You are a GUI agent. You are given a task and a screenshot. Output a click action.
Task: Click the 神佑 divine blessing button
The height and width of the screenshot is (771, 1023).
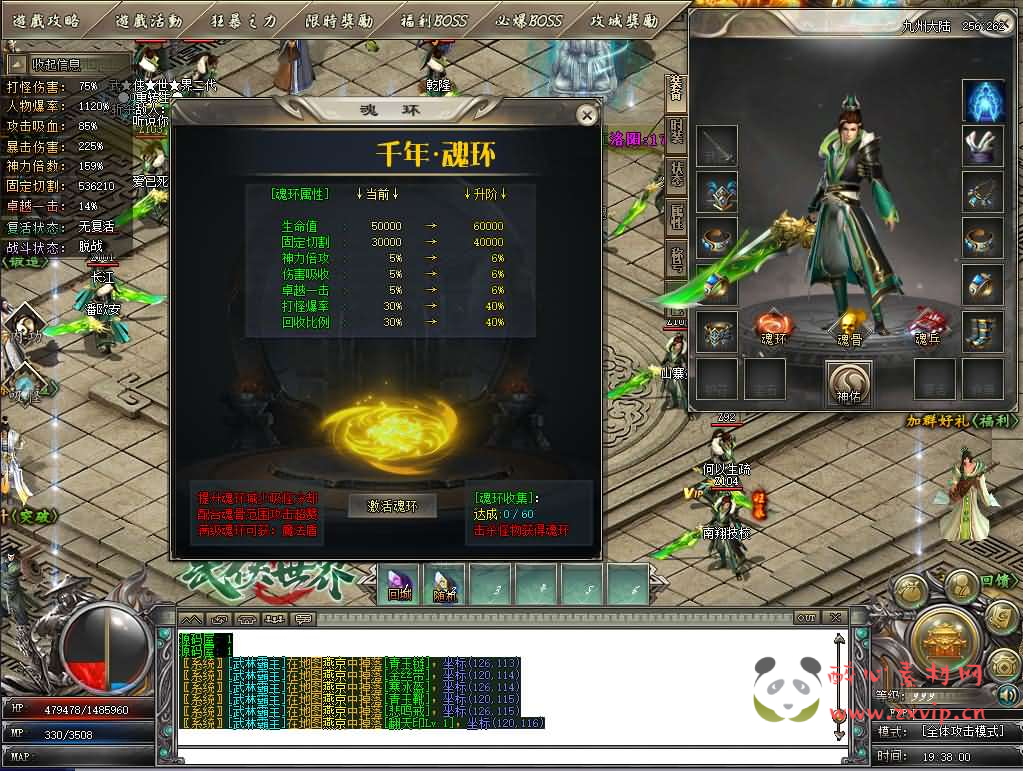click(849, 381)
